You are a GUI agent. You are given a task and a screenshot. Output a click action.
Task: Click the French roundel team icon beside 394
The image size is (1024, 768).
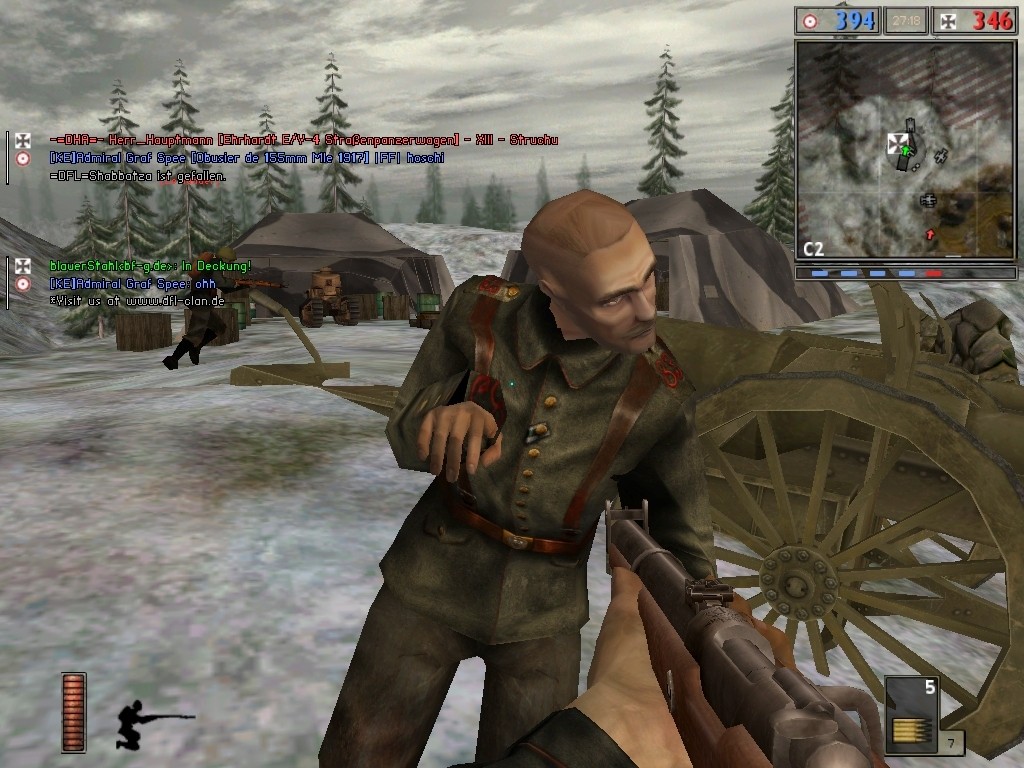[810, 20]
